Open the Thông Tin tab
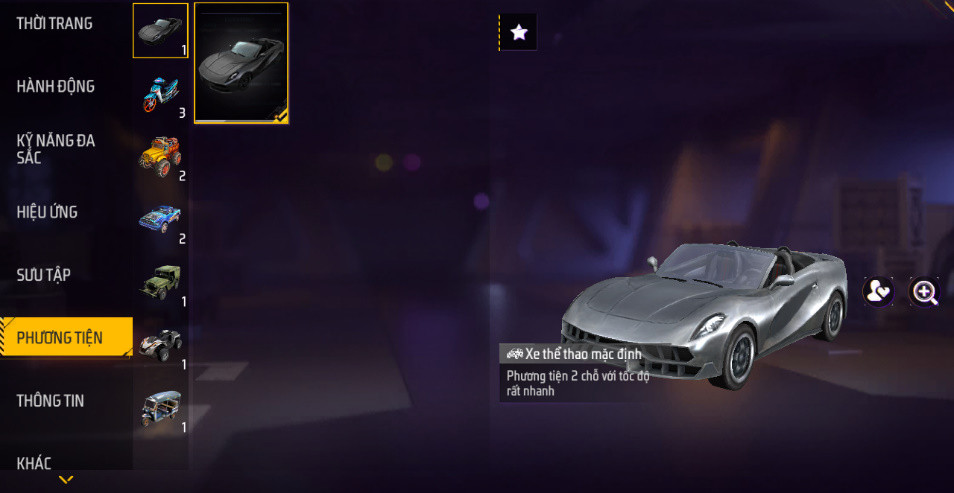The width and height of the screenshot is (954, 493). pyautogui.click(x=50, y=401)
